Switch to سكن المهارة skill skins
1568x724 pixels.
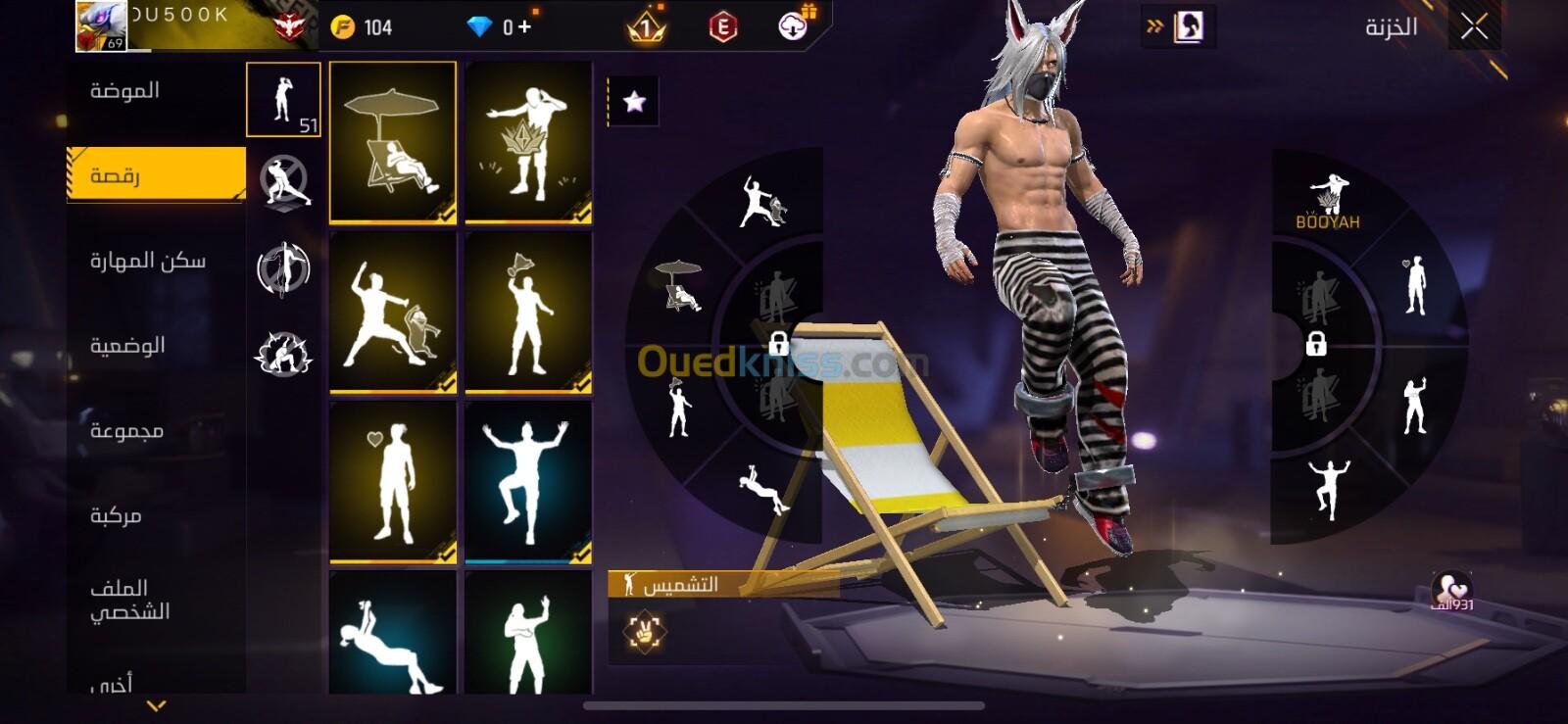coord(147,261)
